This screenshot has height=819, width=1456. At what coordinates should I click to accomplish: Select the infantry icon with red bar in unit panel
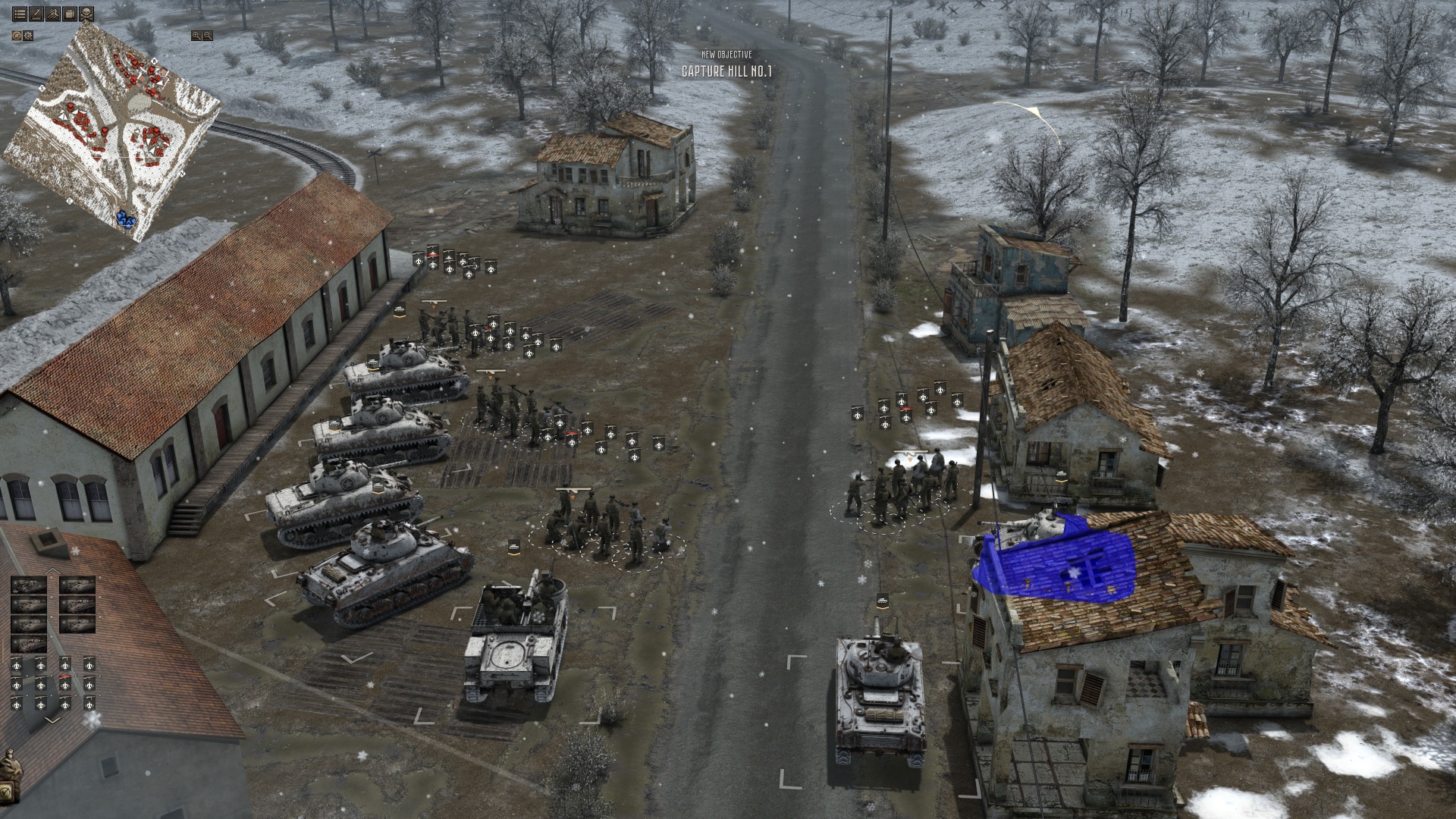[x=64, y=684]
